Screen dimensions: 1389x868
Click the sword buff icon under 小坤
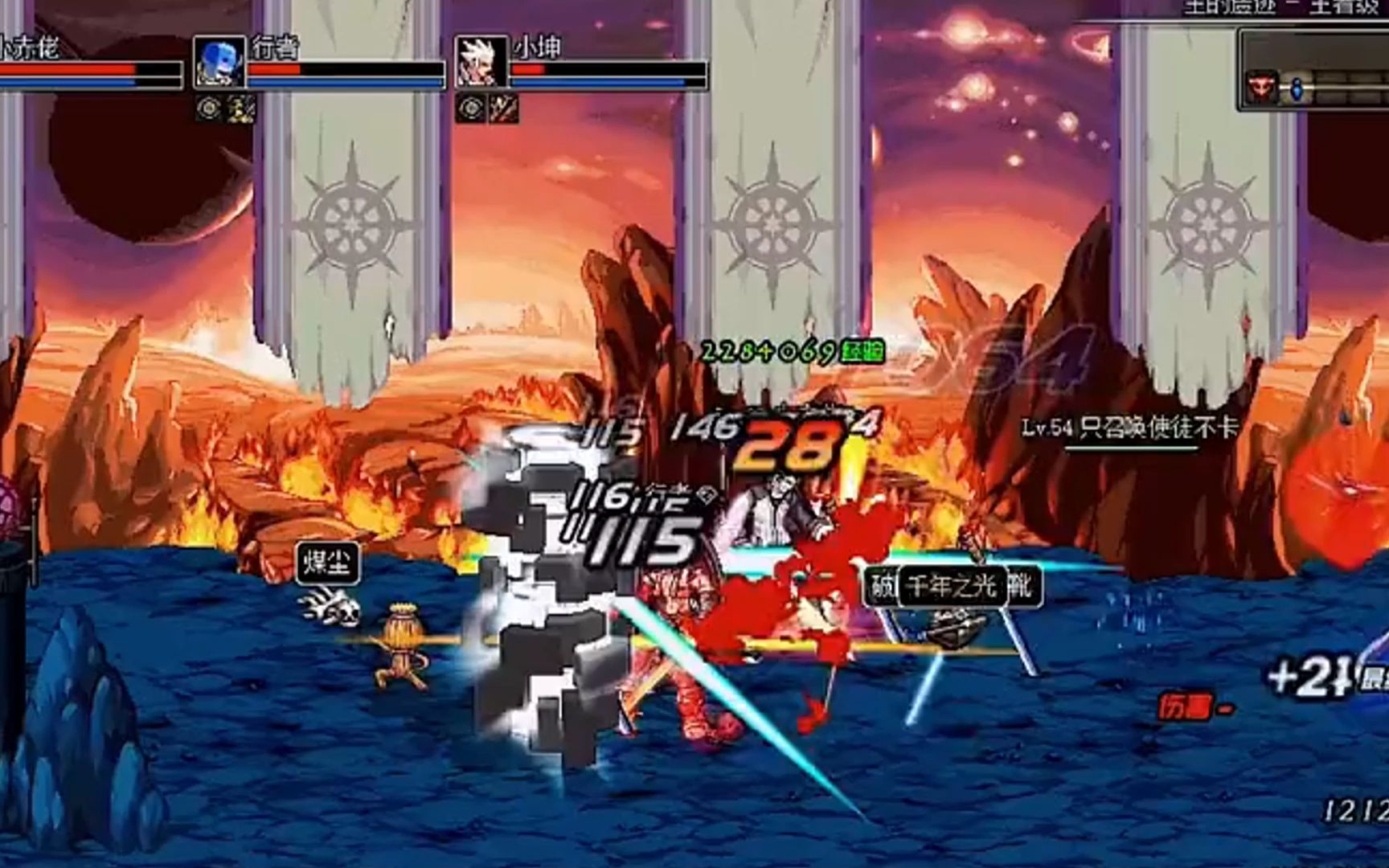click(x=503, y=108)
